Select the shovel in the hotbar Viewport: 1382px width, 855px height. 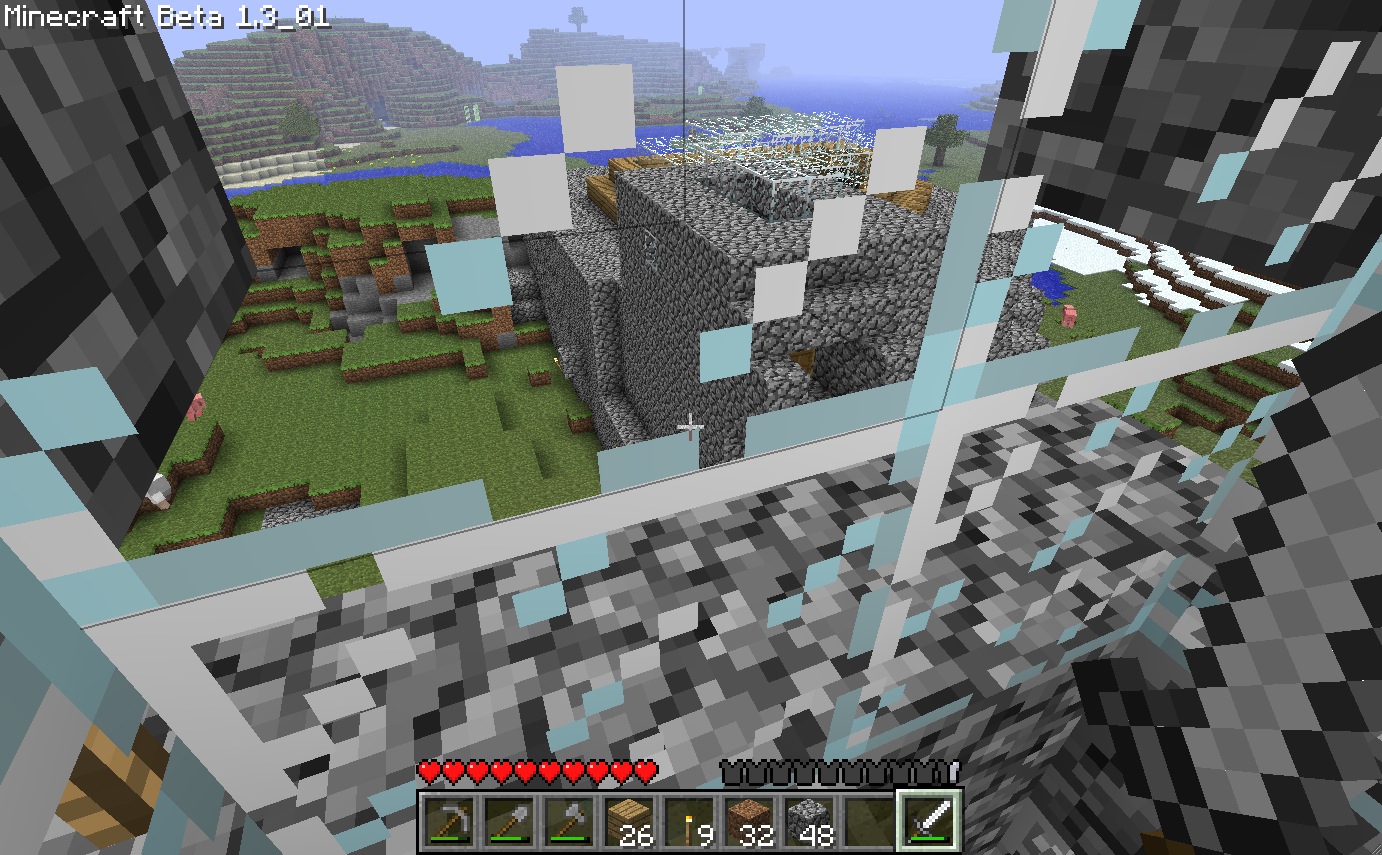[509, 821]
